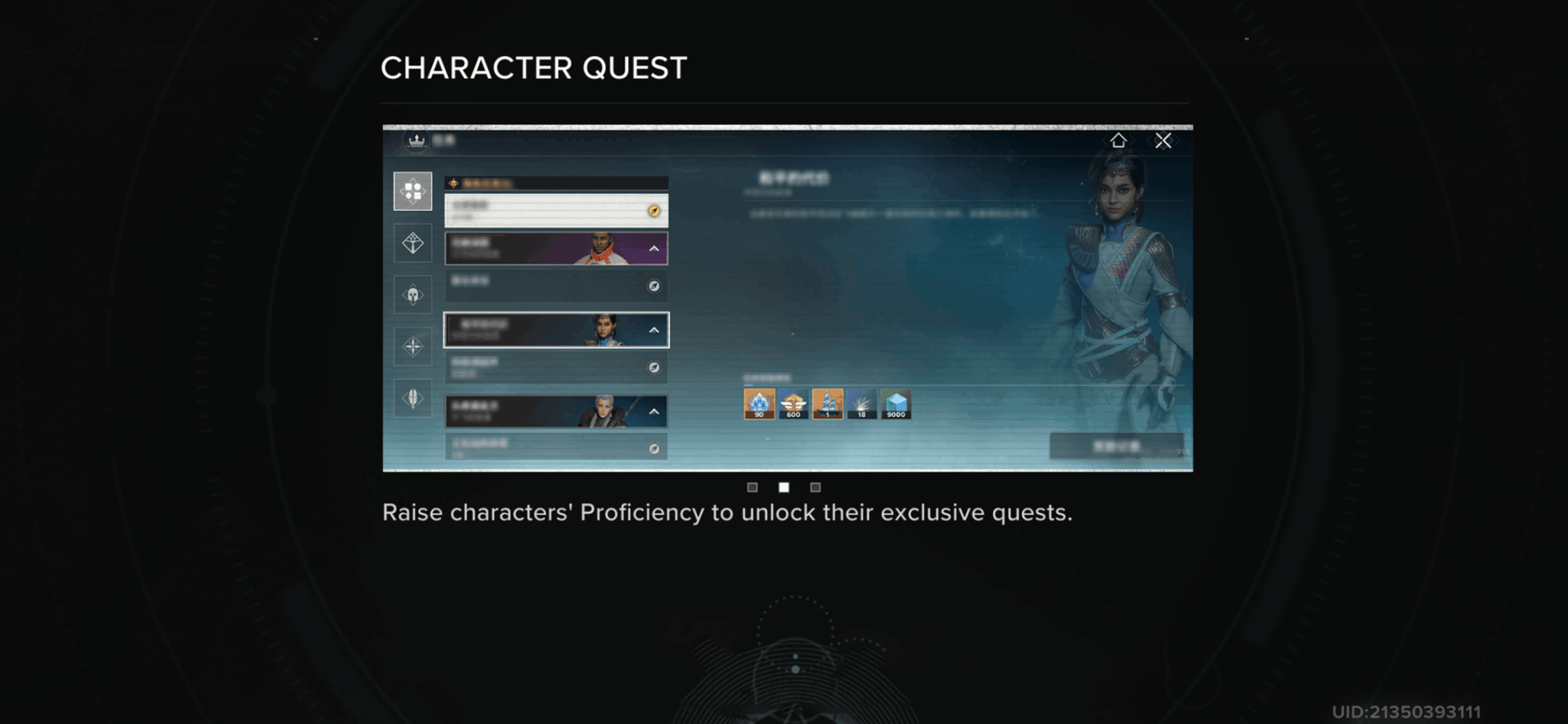Click the compass tracking icon on the top quest
Image resolution: width=1568 pixels, height=724 pixels.
653,212
